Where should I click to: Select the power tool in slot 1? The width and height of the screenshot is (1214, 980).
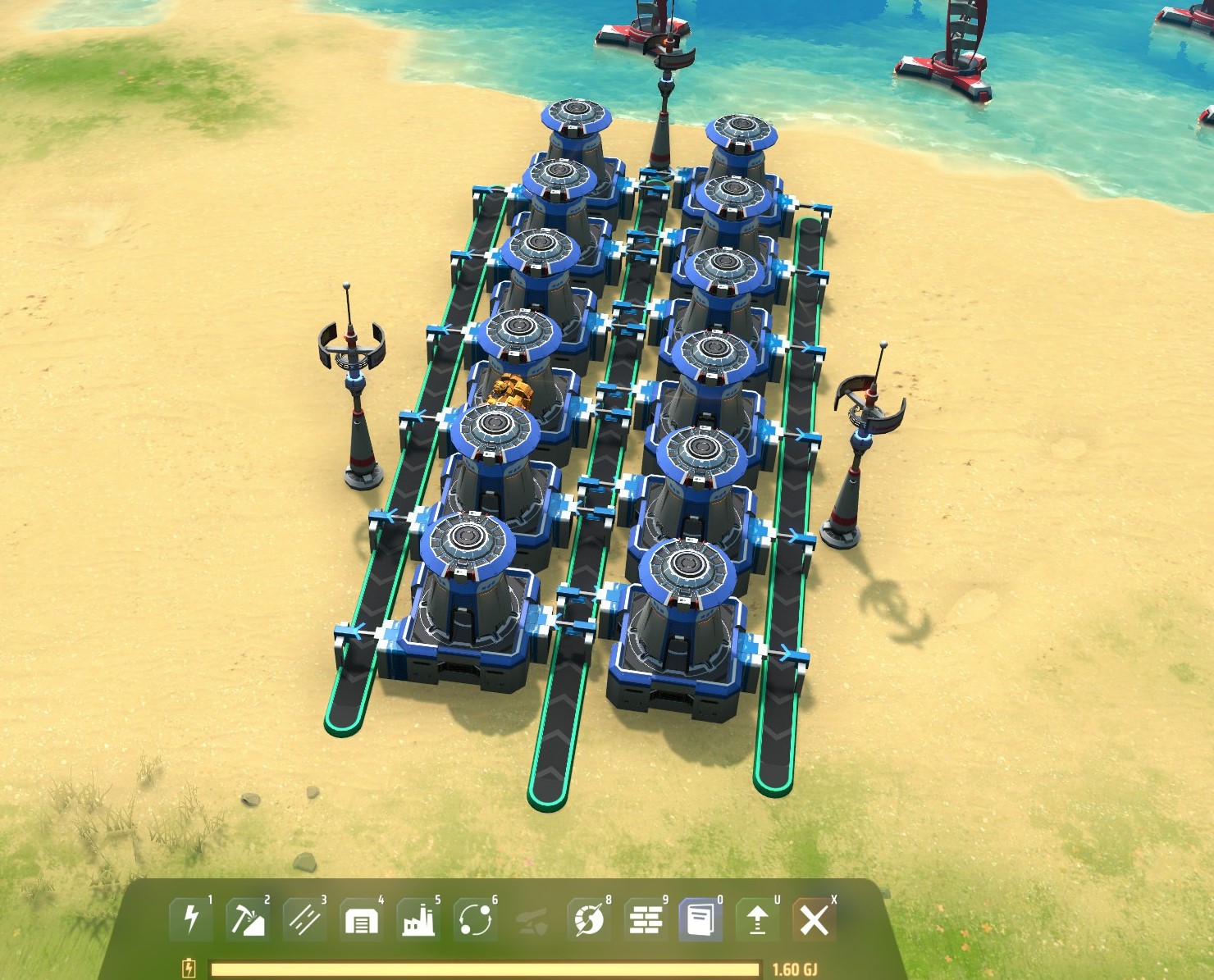coord(191,922)
